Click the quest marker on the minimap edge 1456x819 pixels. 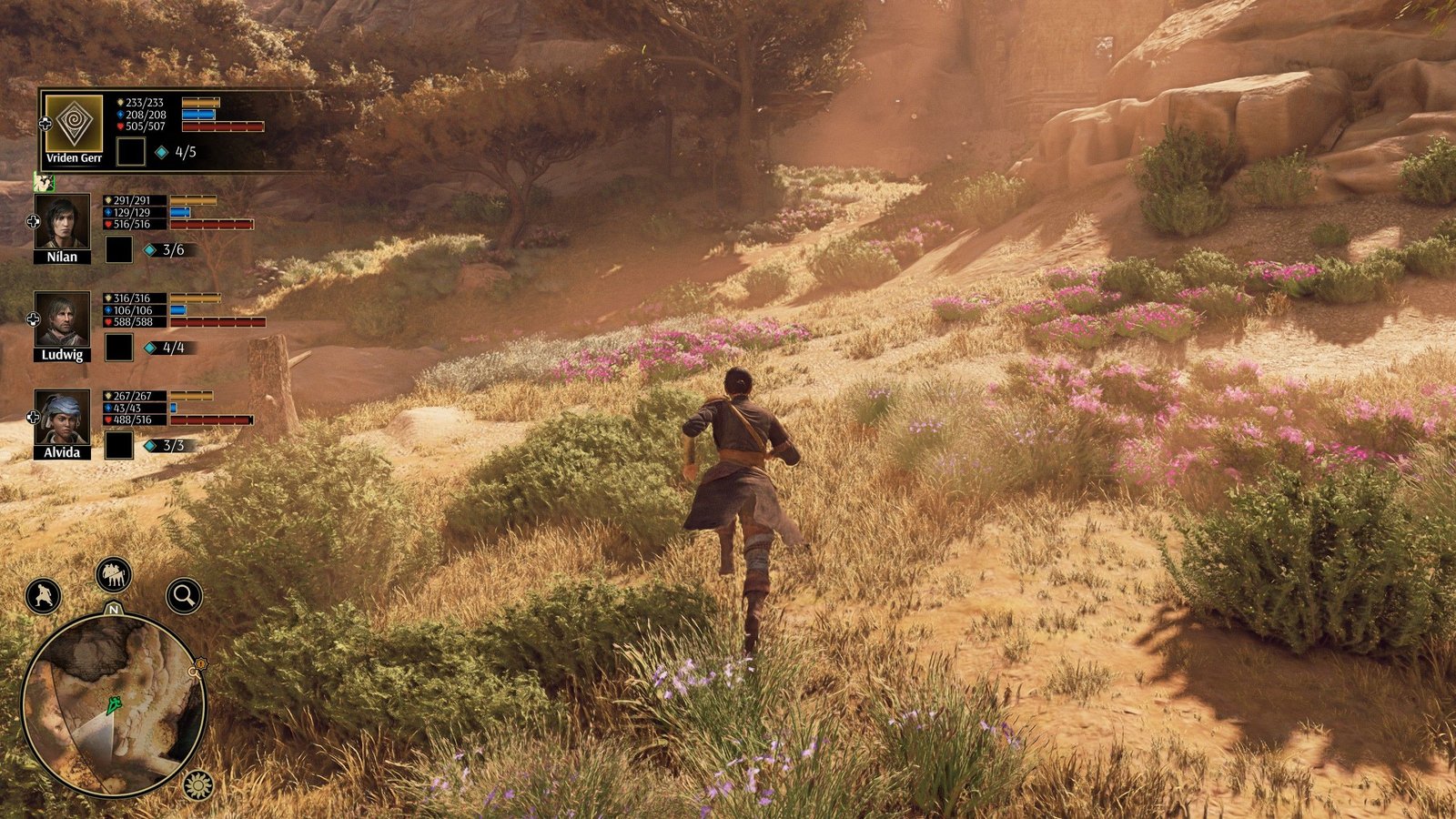196,670
